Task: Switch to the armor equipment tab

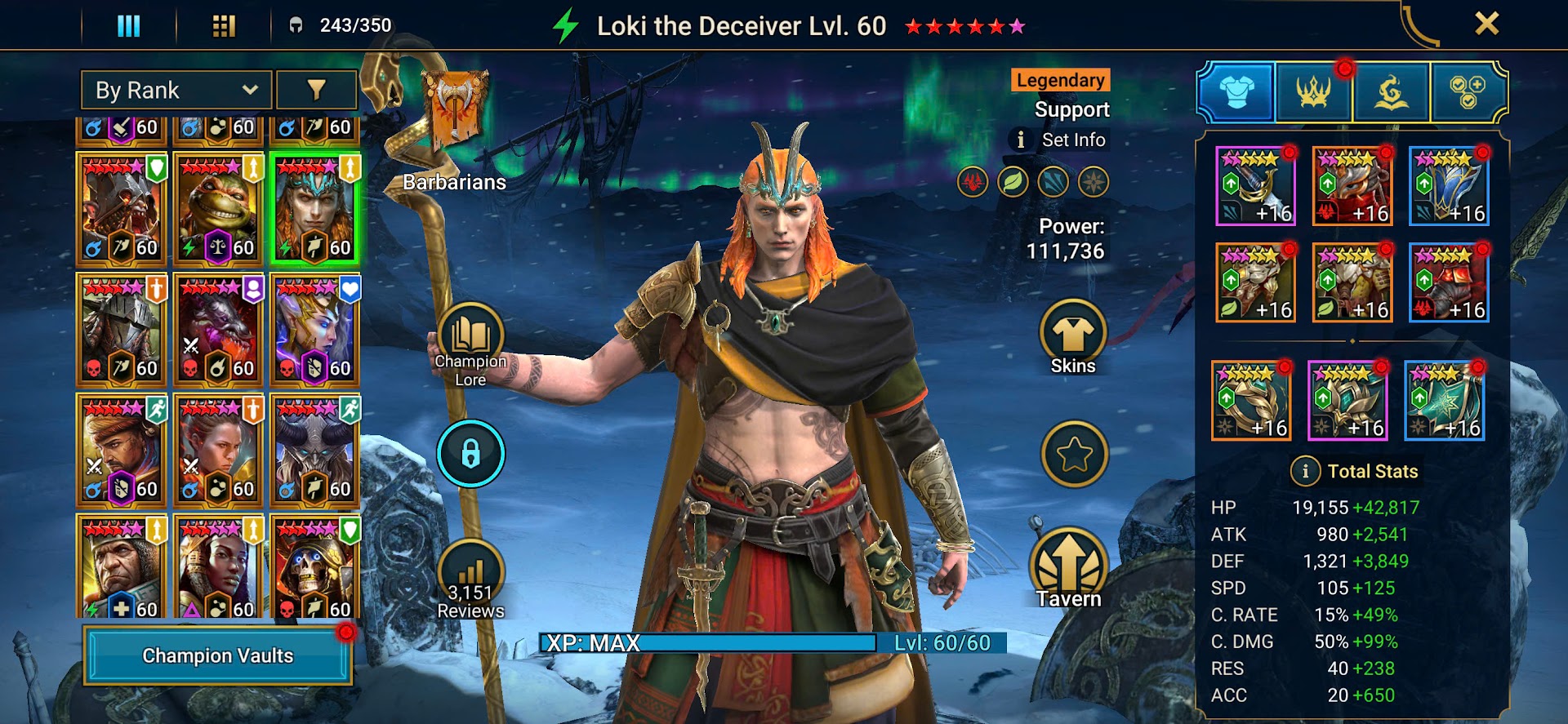Action: click(1236, 91)
